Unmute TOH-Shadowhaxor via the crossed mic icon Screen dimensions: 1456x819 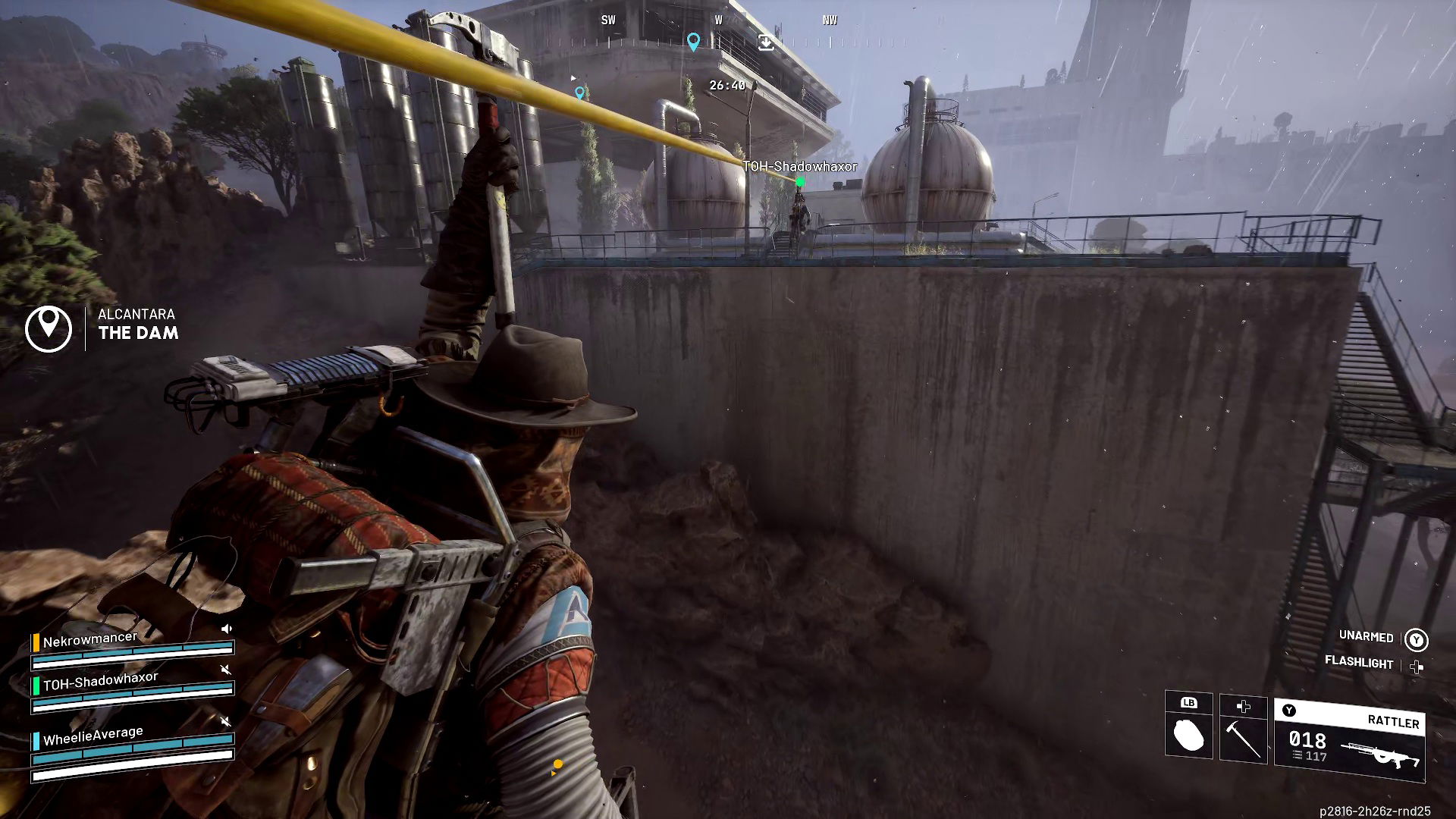pos(226,670)
